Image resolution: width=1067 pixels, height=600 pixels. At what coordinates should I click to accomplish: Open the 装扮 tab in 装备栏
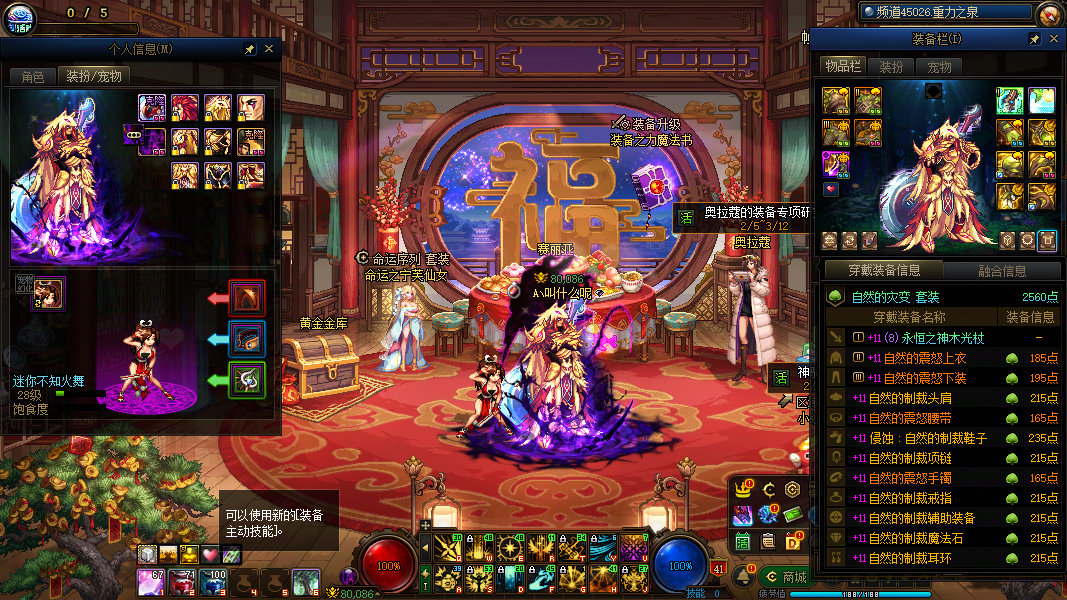coord(891,67)
